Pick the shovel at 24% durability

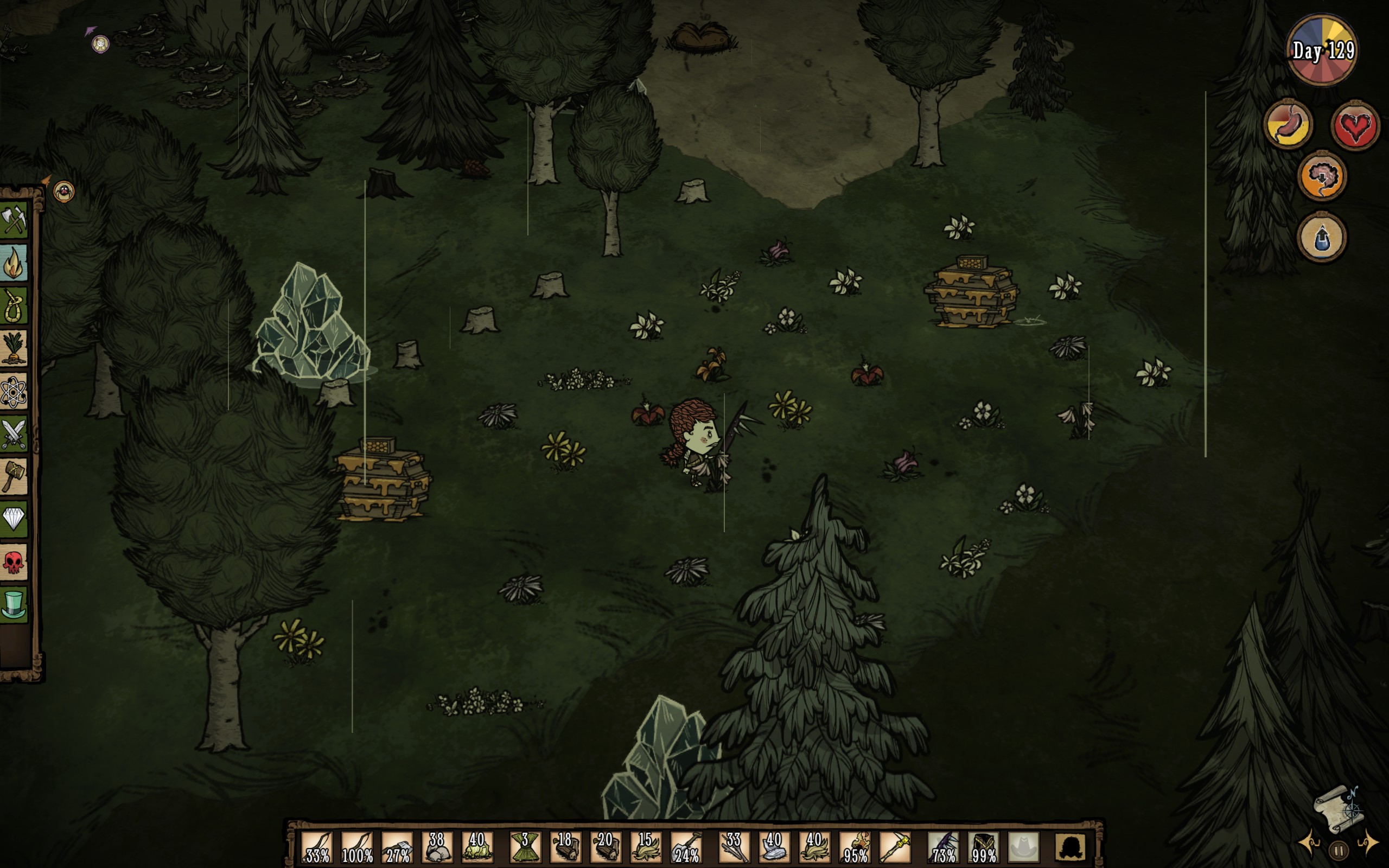[x=686, y=847]
